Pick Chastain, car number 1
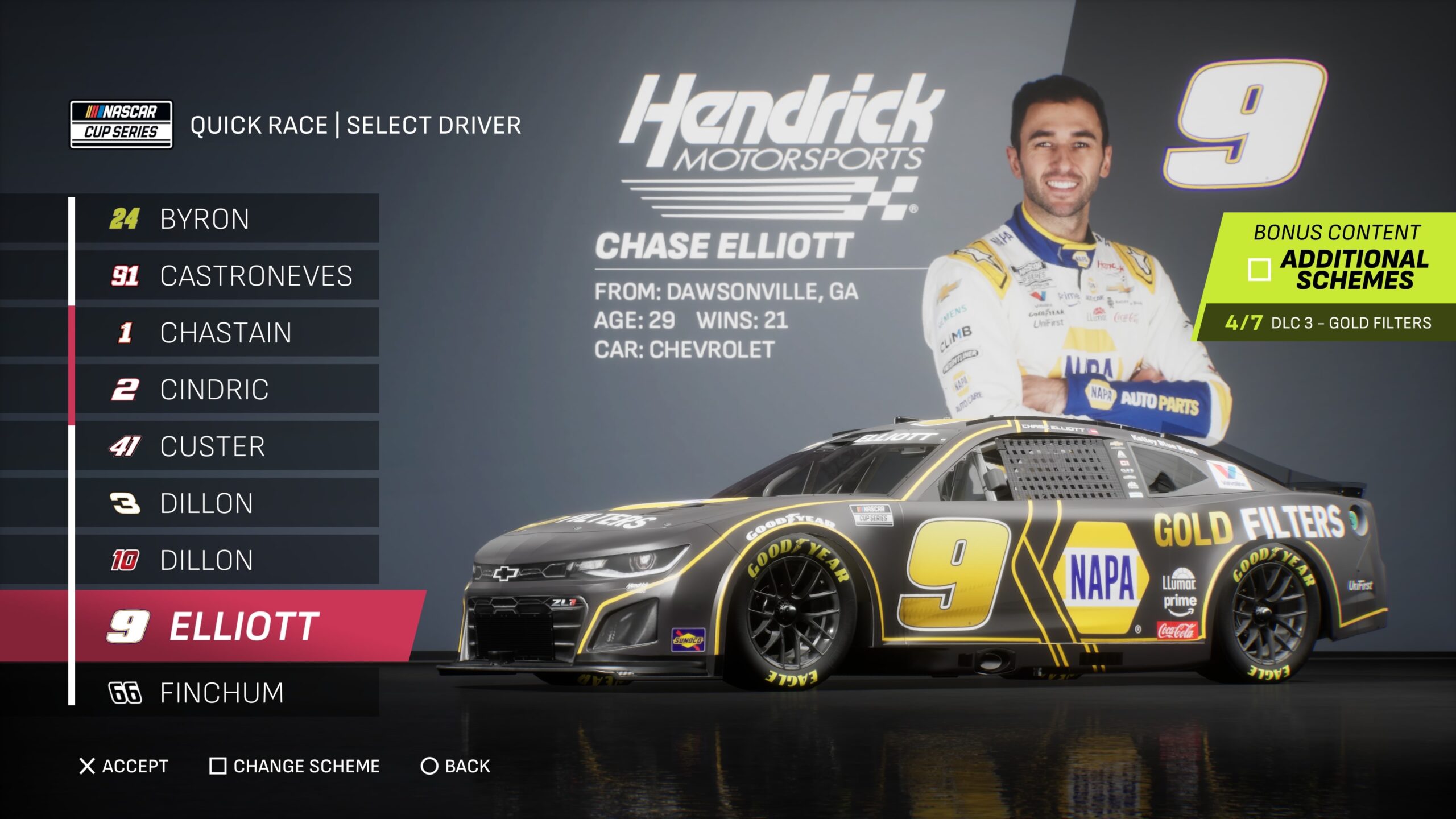Screen dimensions: 1456x819 click(226, 333)
